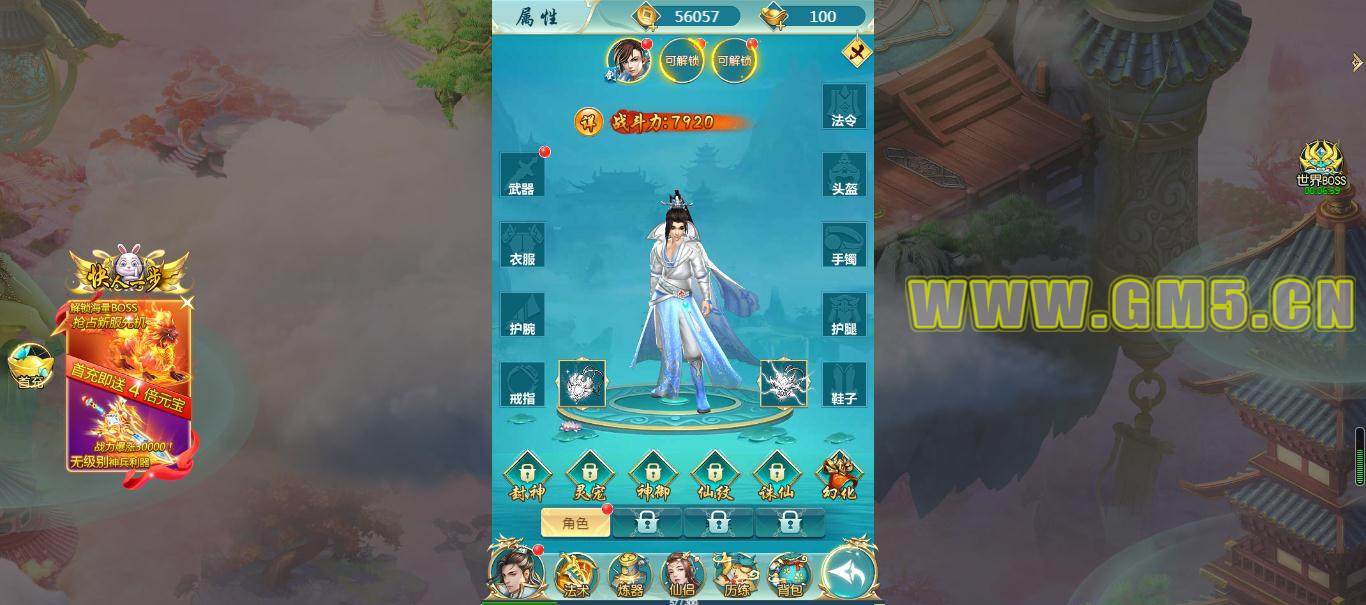Open the 头盔 helmet slot
The height and width of the screenshot is (605, 1366).
pos(845,175)
